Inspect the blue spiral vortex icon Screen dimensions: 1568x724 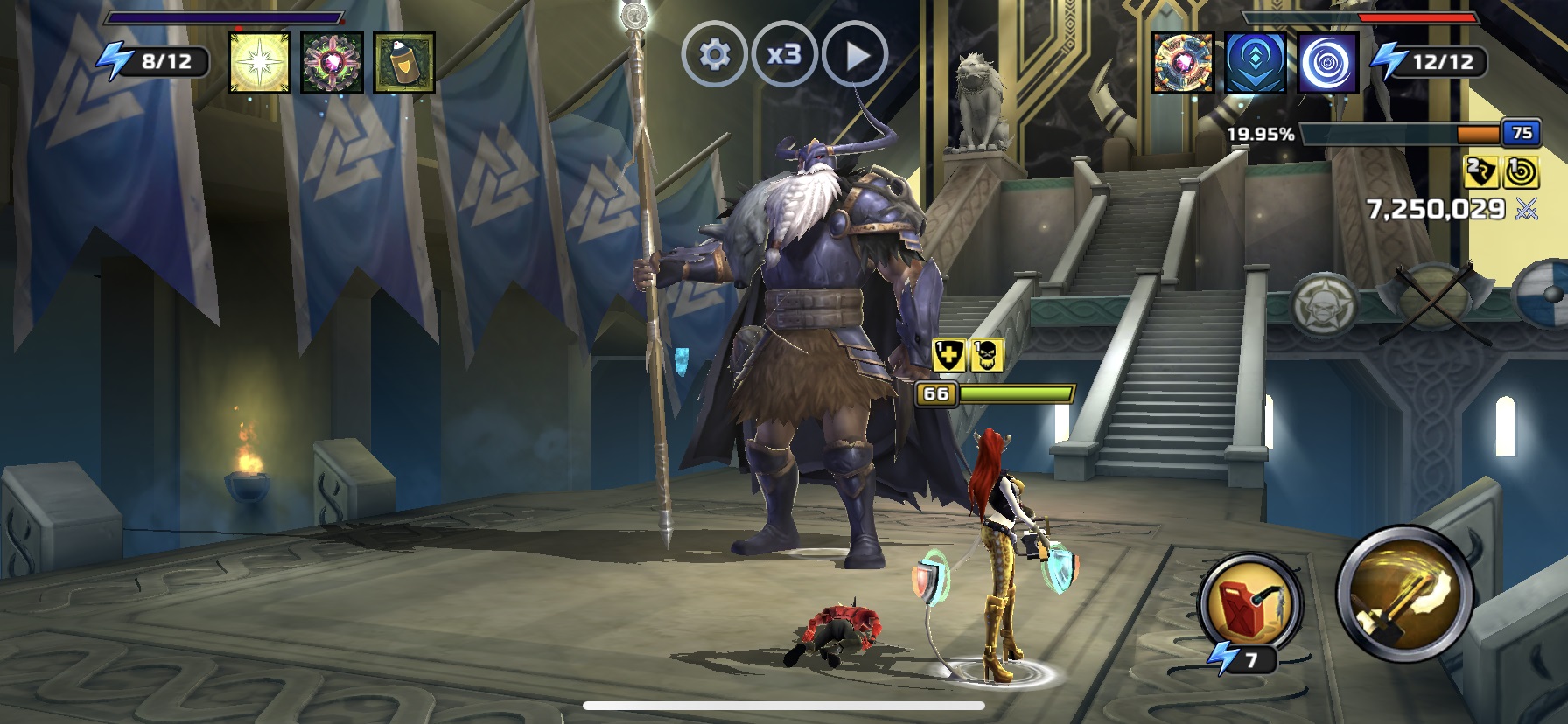(x=1327, y=63)
